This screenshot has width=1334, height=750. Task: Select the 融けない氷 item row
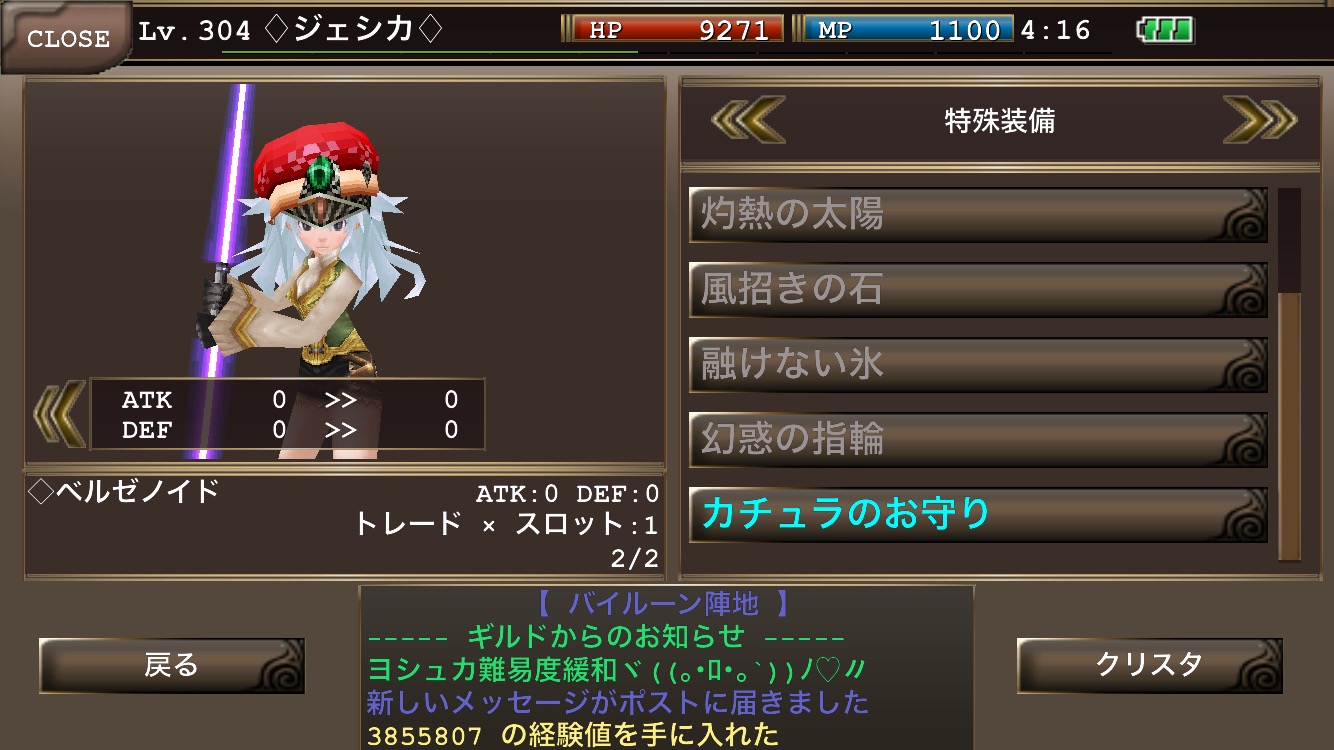click(x=977, y=365)
